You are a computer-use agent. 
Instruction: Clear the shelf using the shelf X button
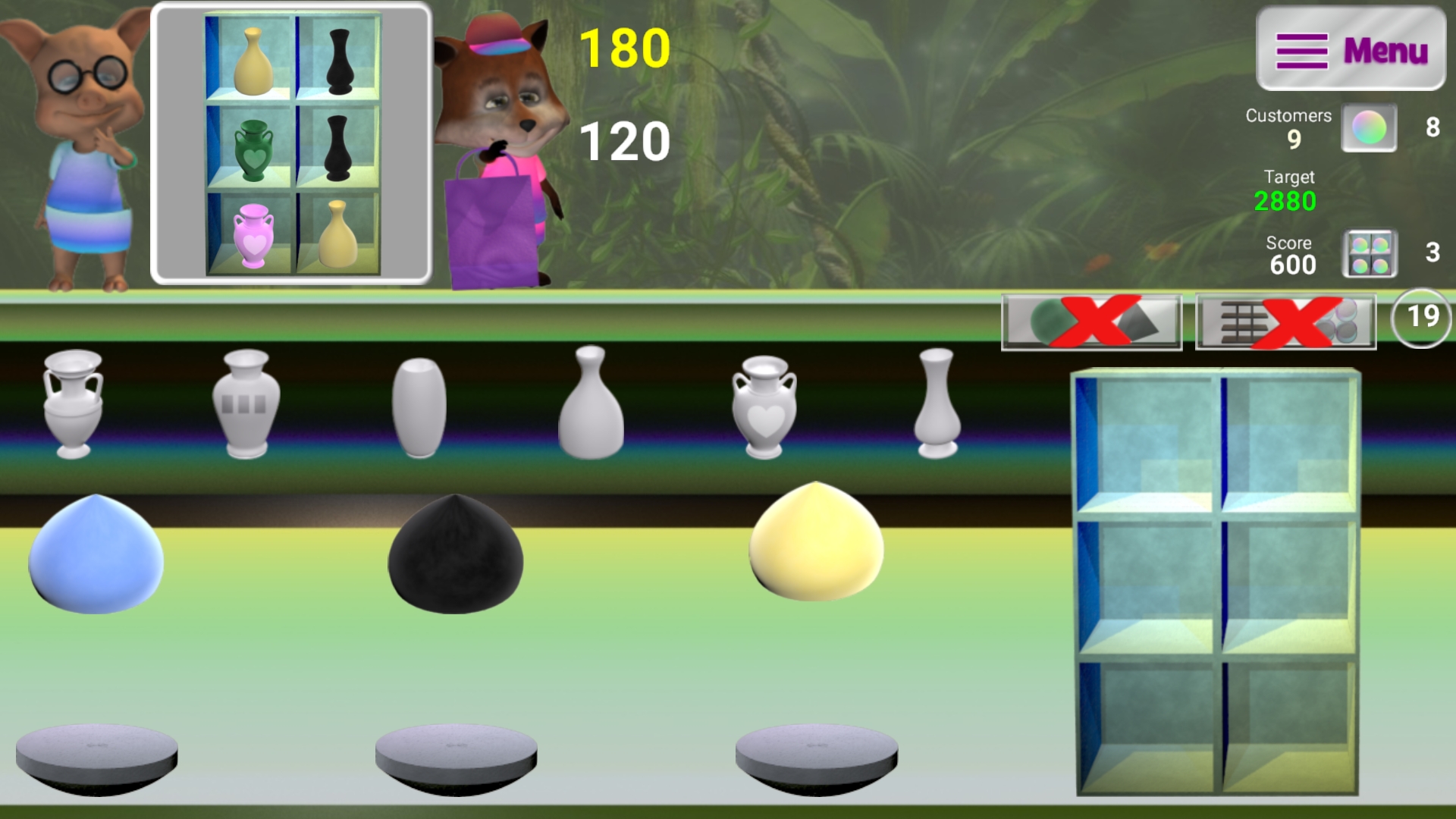pos(1285,322)
